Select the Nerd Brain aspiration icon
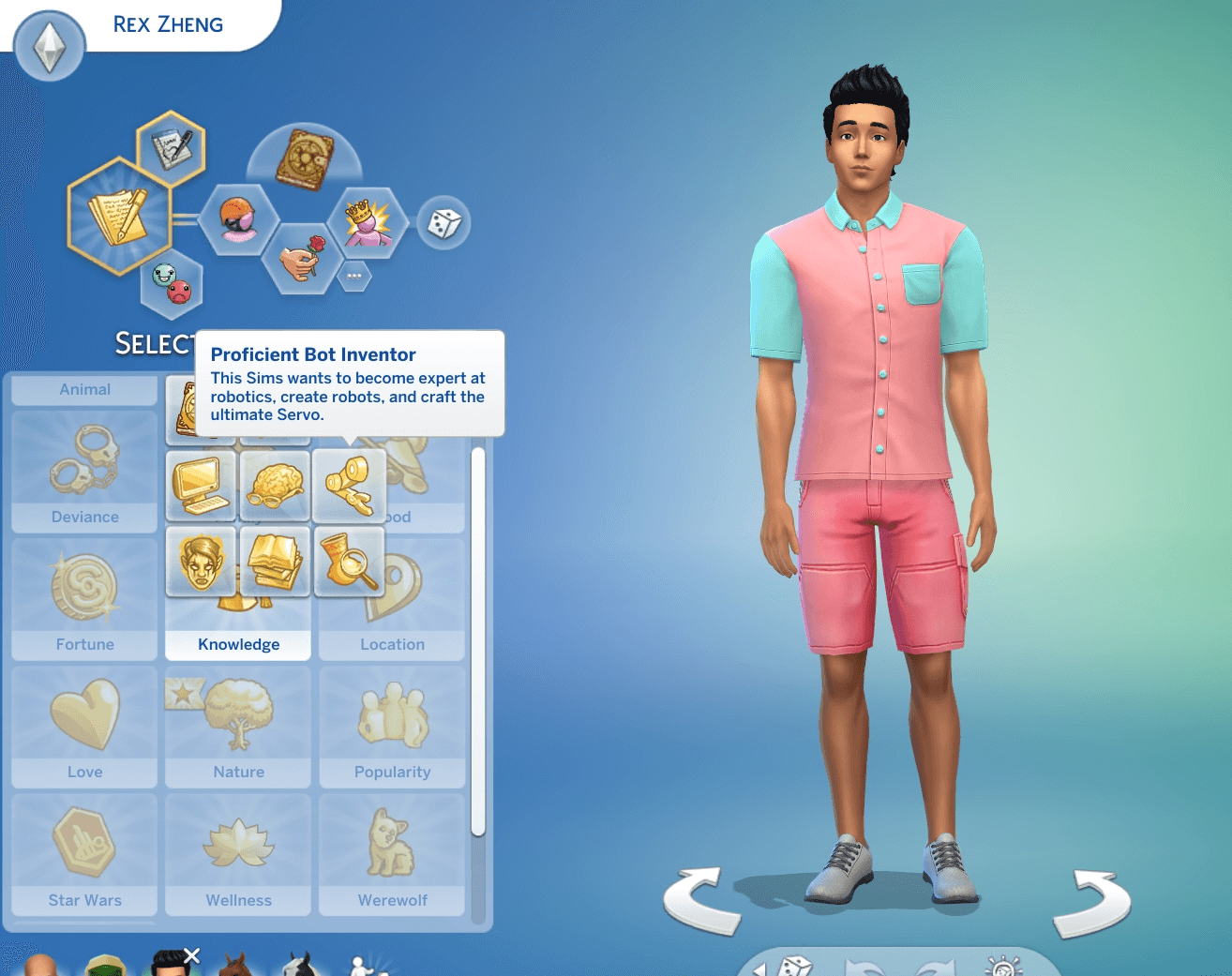Image resolution: width=1232 pixels, height=976 pixels. pos(275,486)
